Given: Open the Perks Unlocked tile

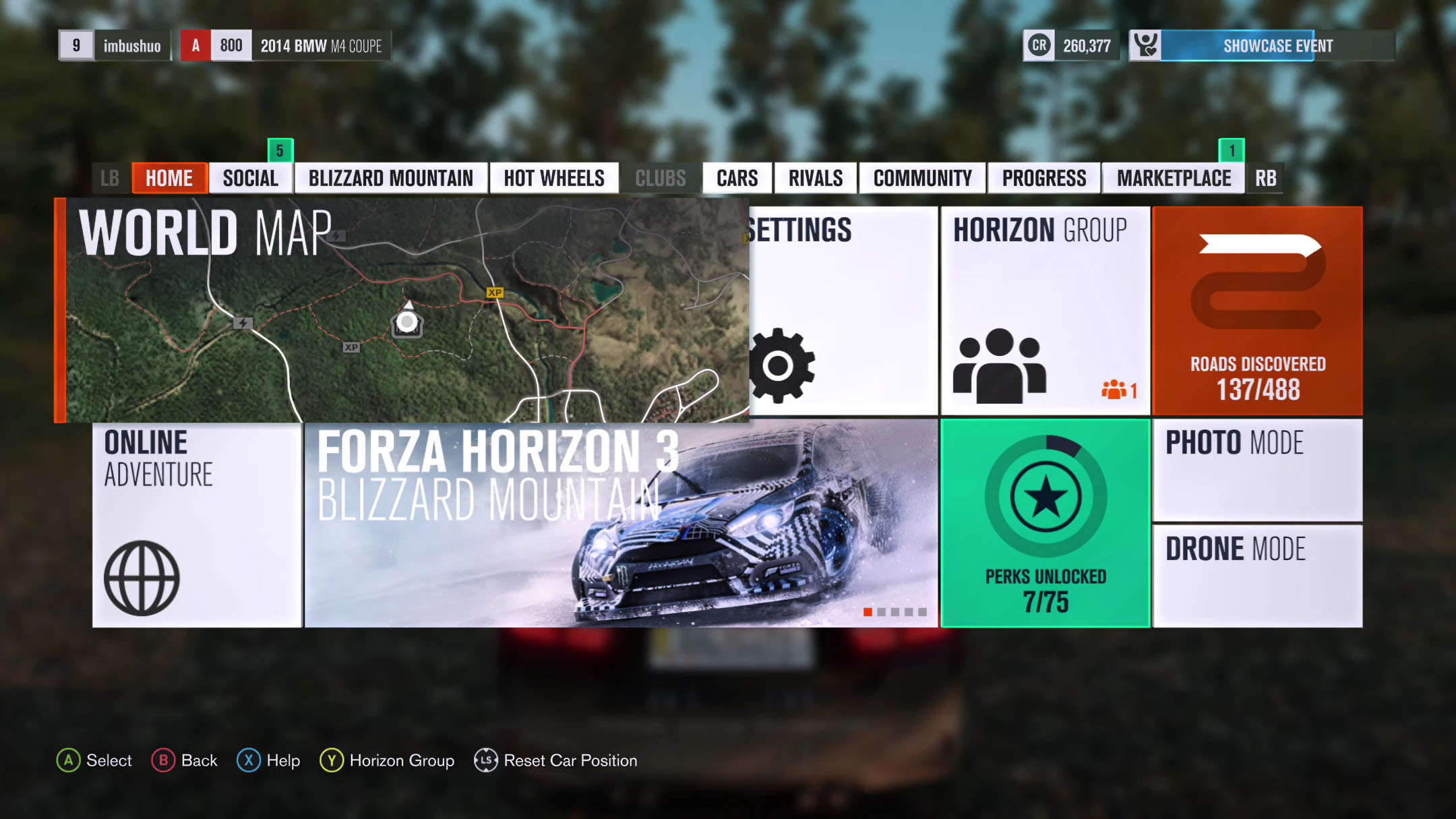Looking at the screenshot, I should [1045, 523].
